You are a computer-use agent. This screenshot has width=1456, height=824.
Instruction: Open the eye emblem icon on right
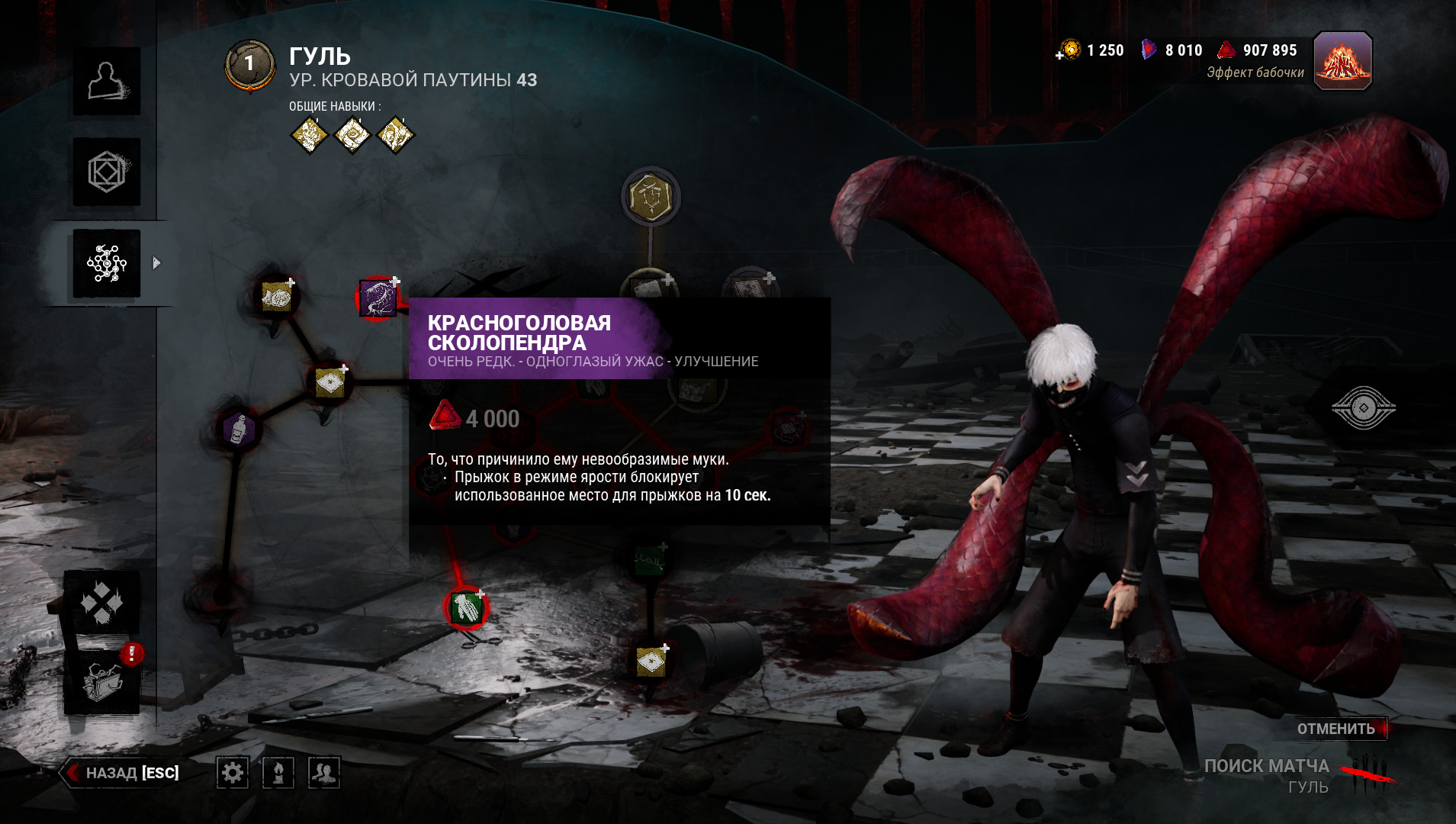click(1363, 408)
